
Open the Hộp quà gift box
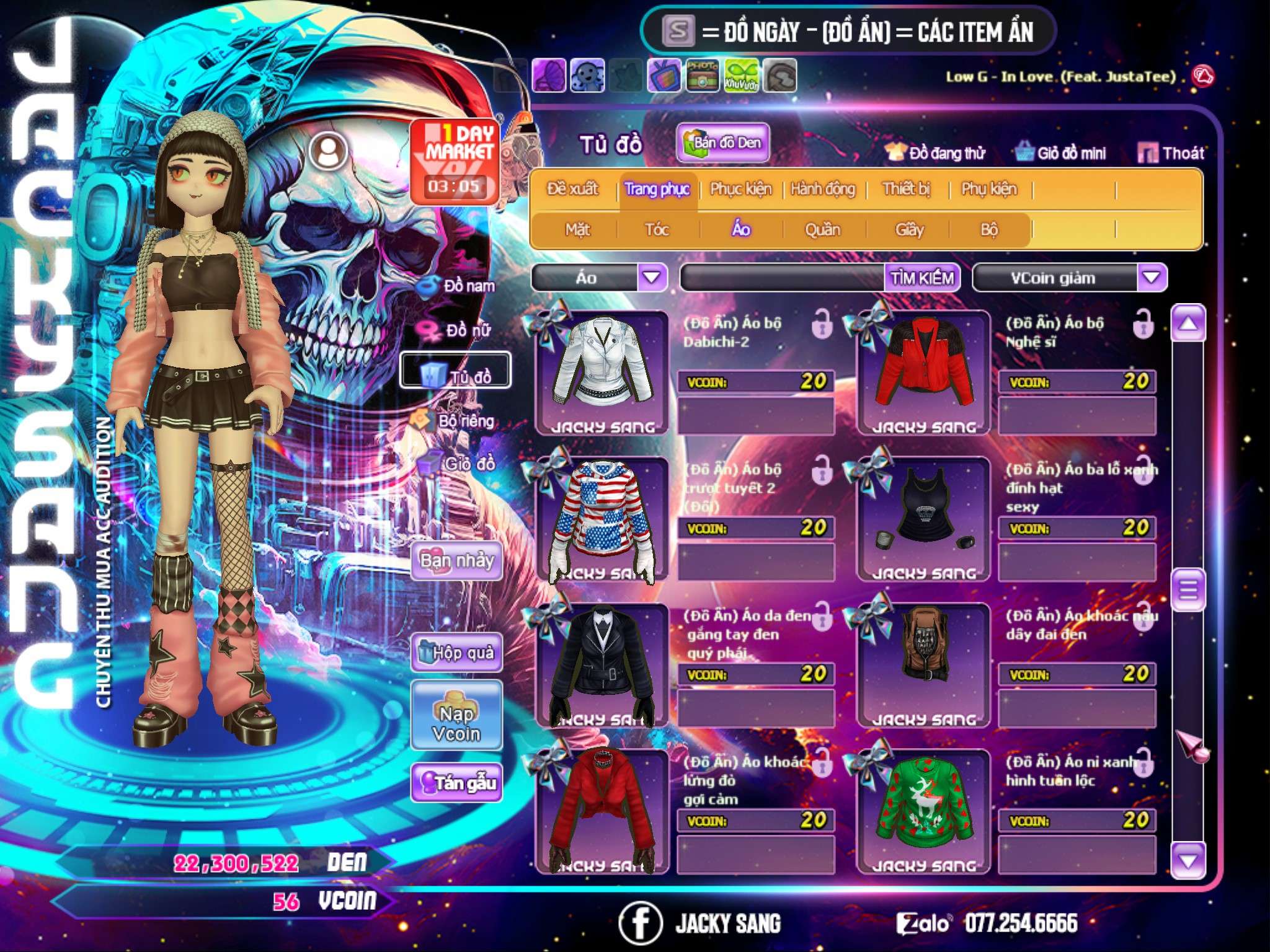tap(456, 652)
